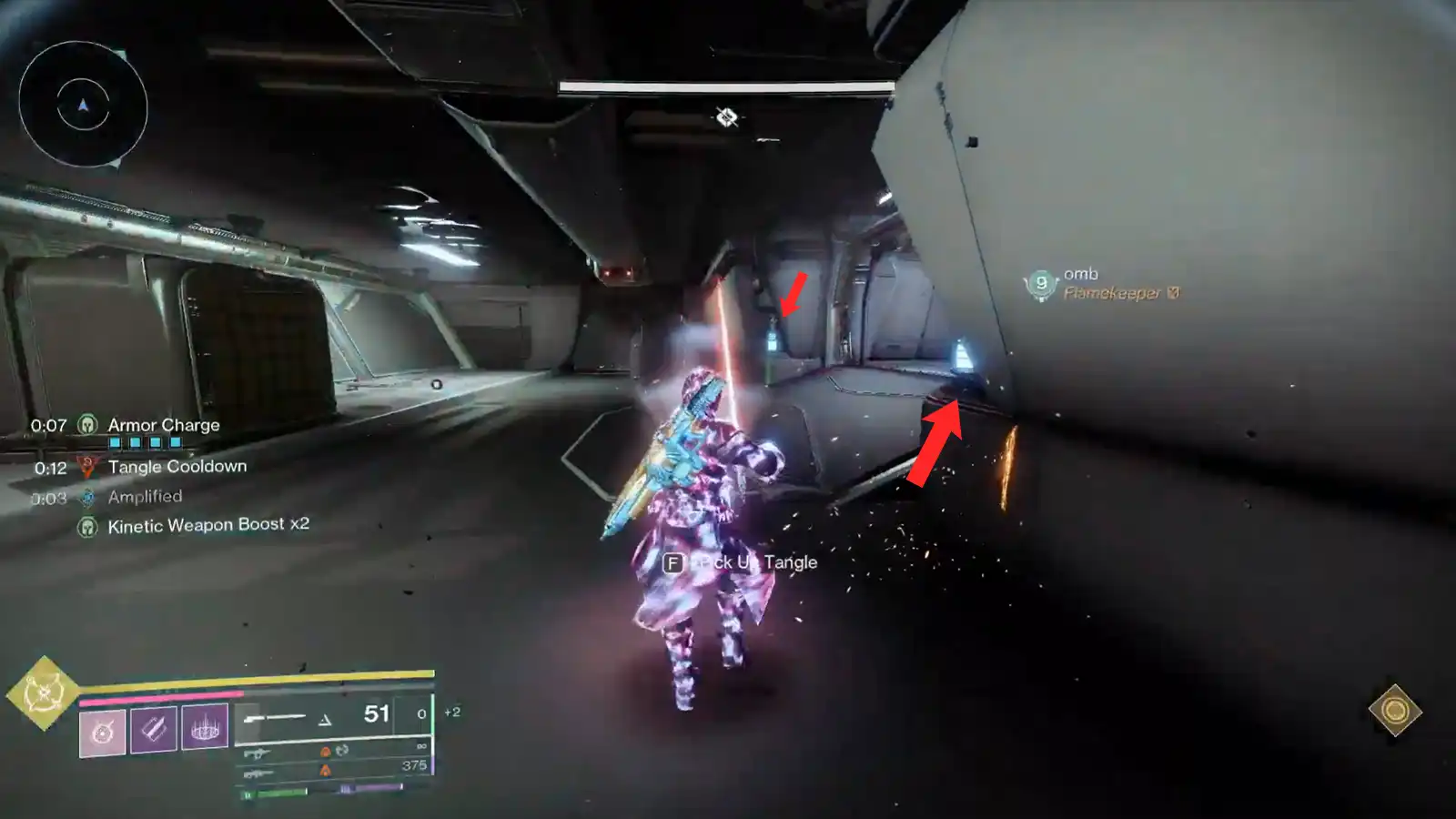Click the equipped kinetic weapon silhouette
Screen dimensions: 1456x819
(276, 717)
